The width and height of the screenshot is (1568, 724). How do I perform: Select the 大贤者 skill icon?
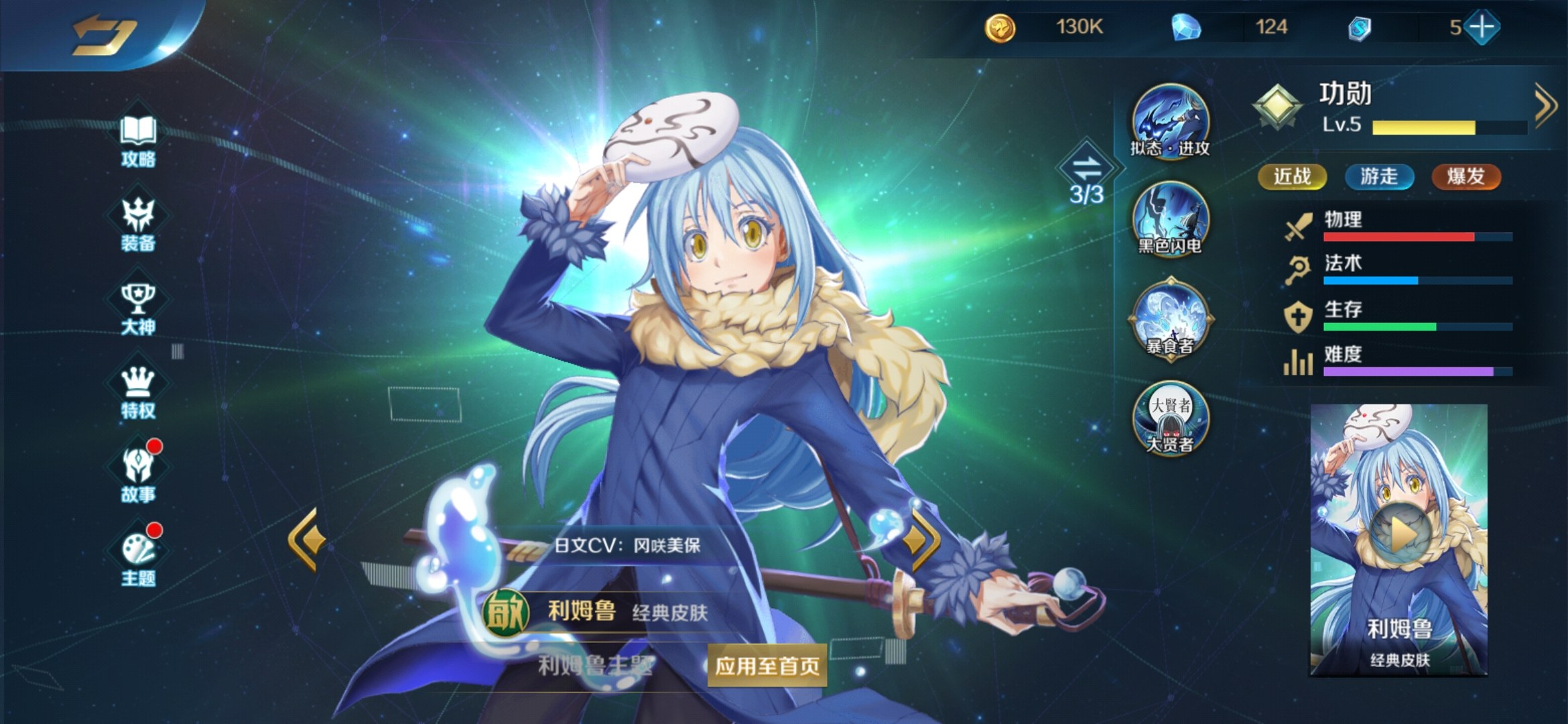[1170, 418]
